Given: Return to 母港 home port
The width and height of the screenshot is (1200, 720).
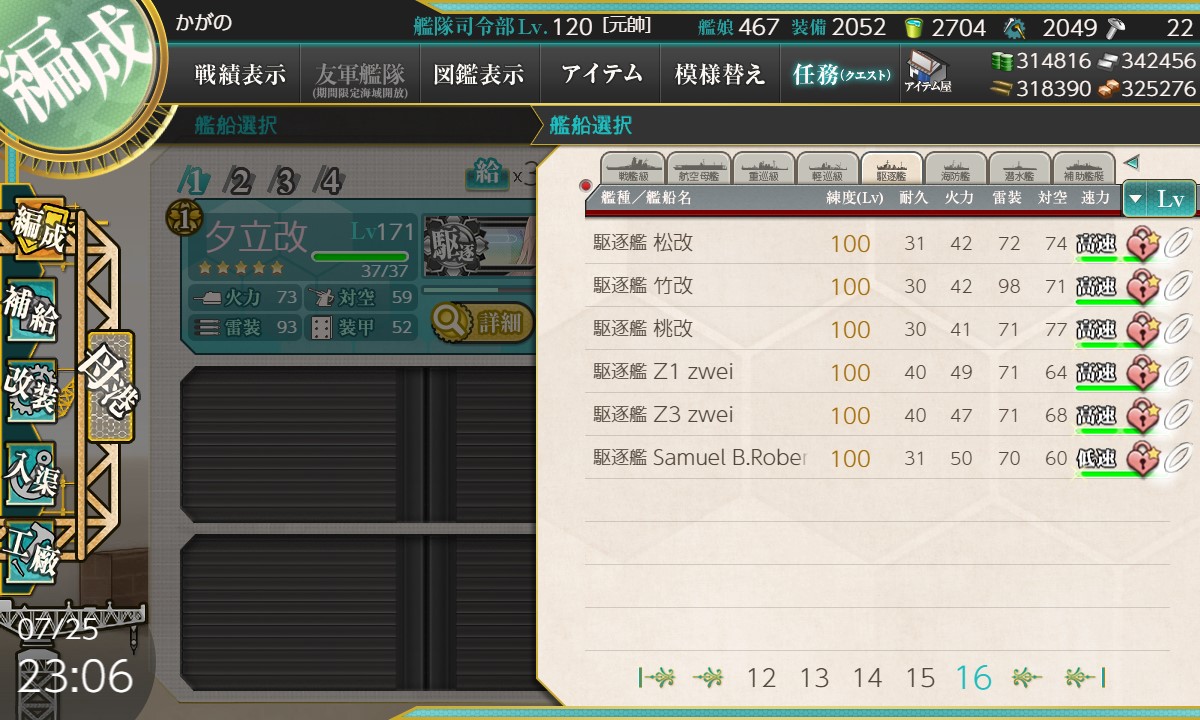Looking at the screenshot, I should (x=110, y=385).
